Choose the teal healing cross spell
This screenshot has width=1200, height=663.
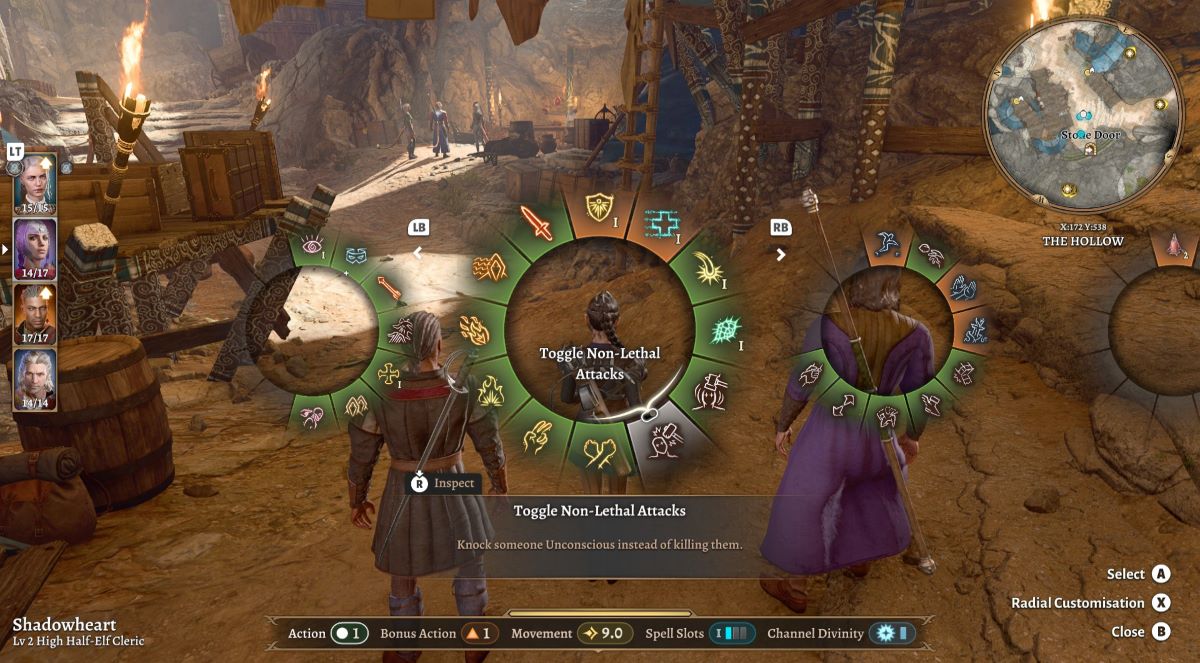tap(658, 223)
